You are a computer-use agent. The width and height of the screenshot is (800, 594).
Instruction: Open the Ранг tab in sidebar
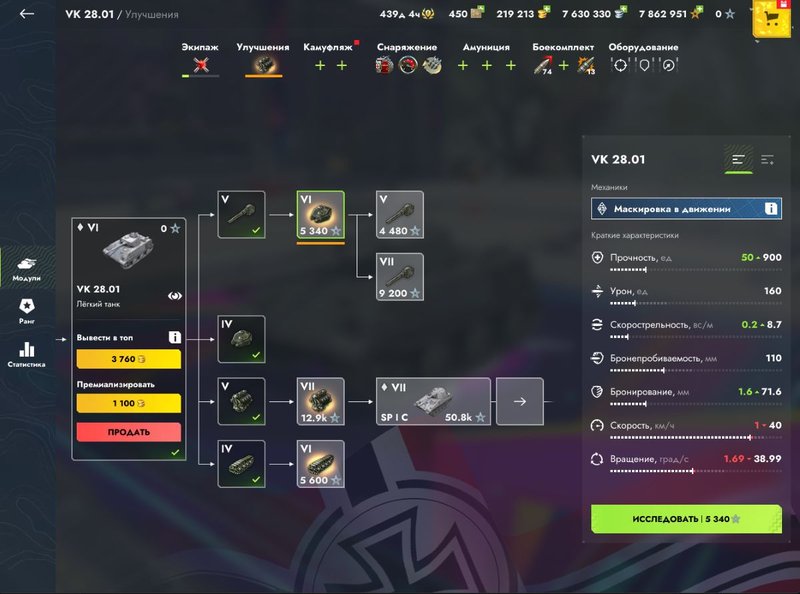point(27,309)
